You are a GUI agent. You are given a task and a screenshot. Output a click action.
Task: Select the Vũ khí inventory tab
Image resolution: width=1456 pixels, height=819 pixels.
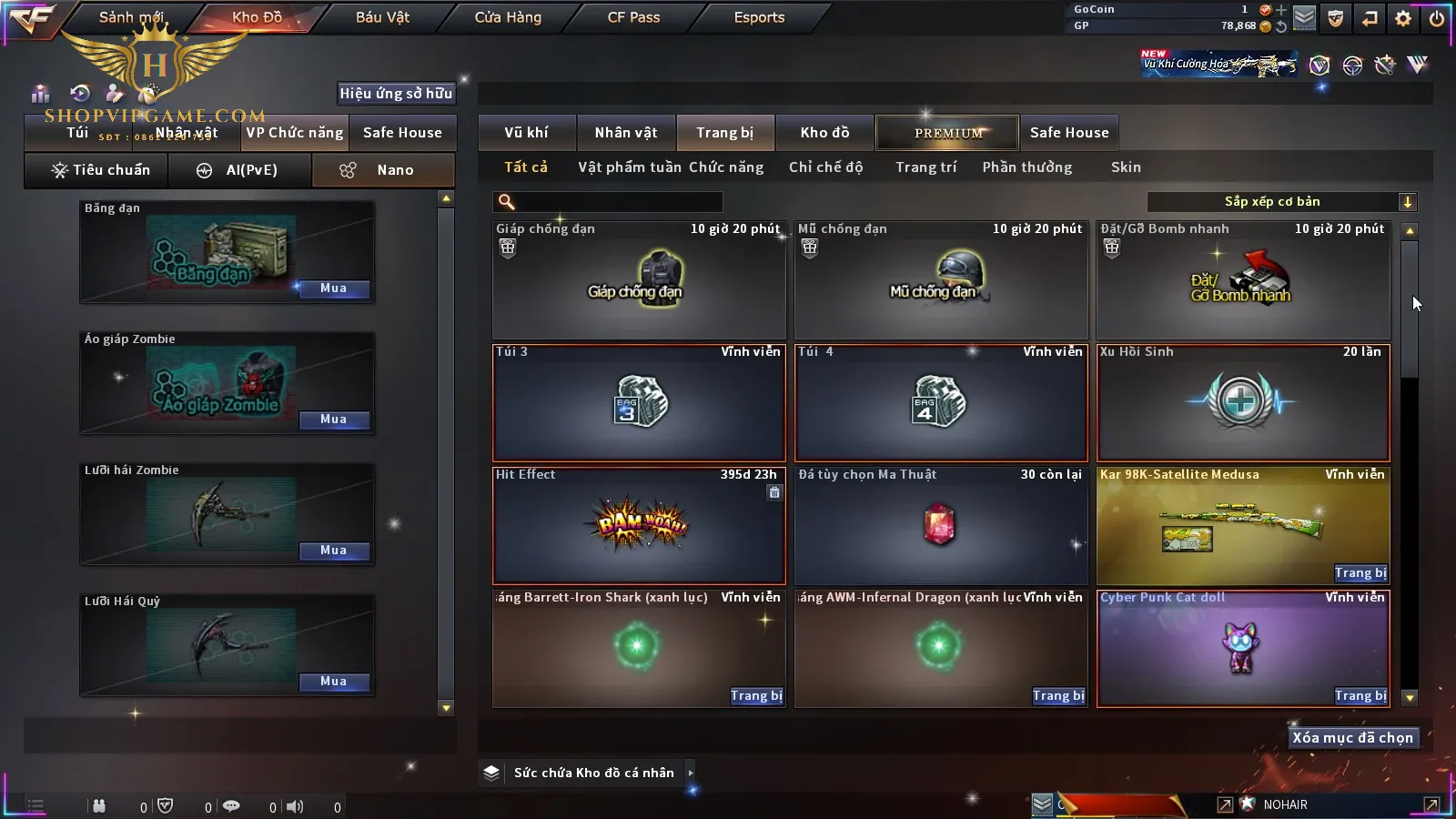pos(526,133)
